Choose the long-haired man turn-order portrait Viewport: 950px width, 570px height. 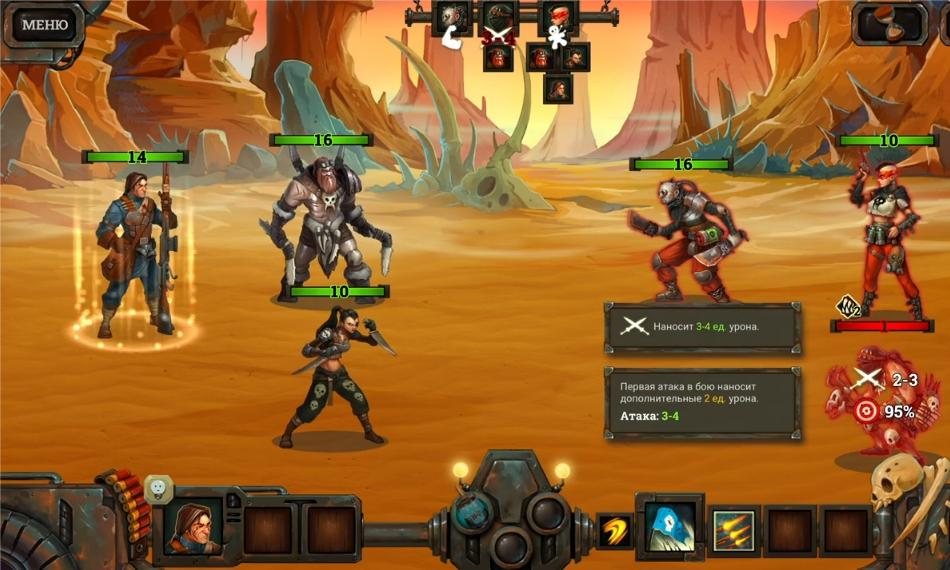pos(558,88)
